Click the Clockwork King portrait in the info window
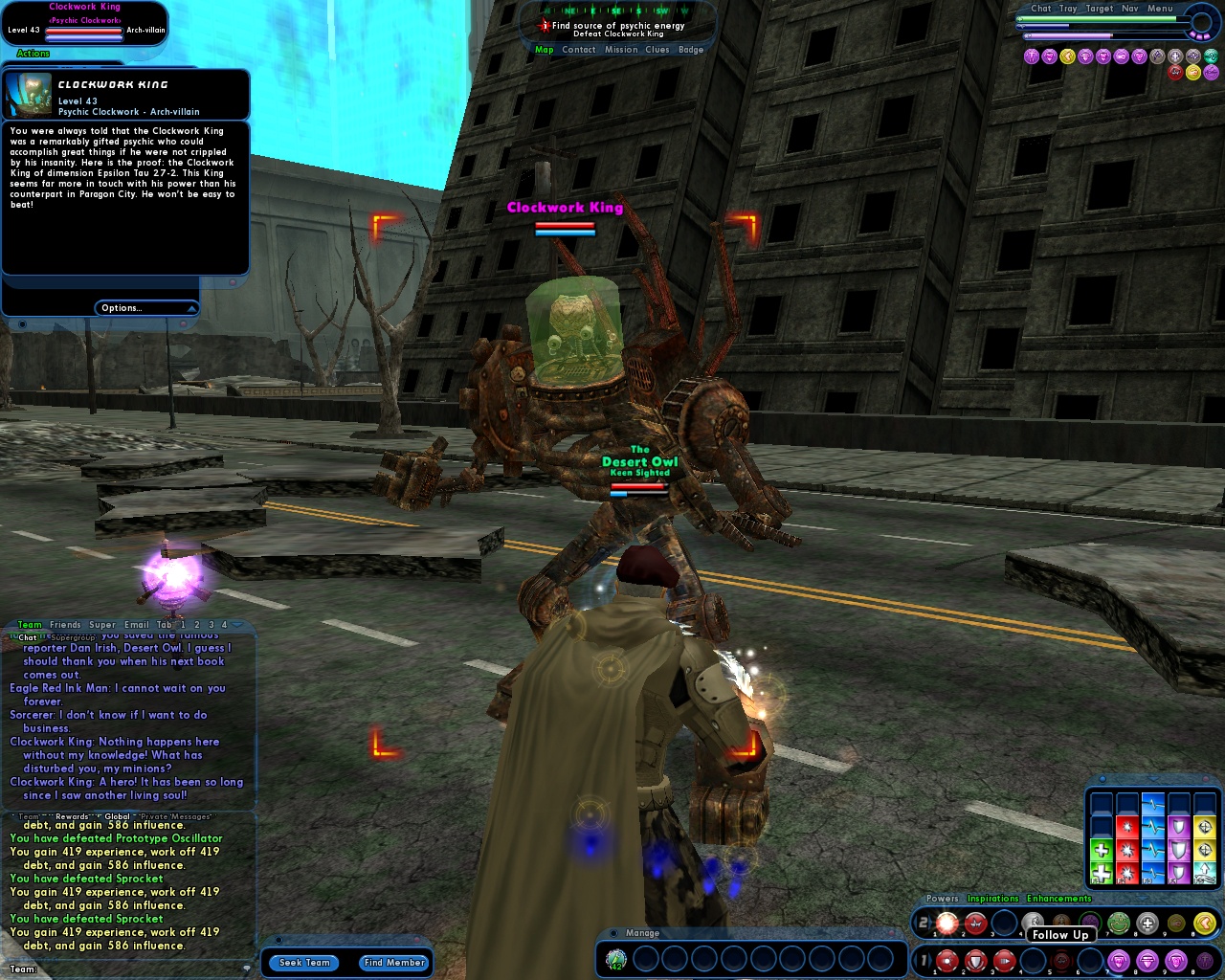Viewport: 1225px width, 980px height. tap(29, 93)
